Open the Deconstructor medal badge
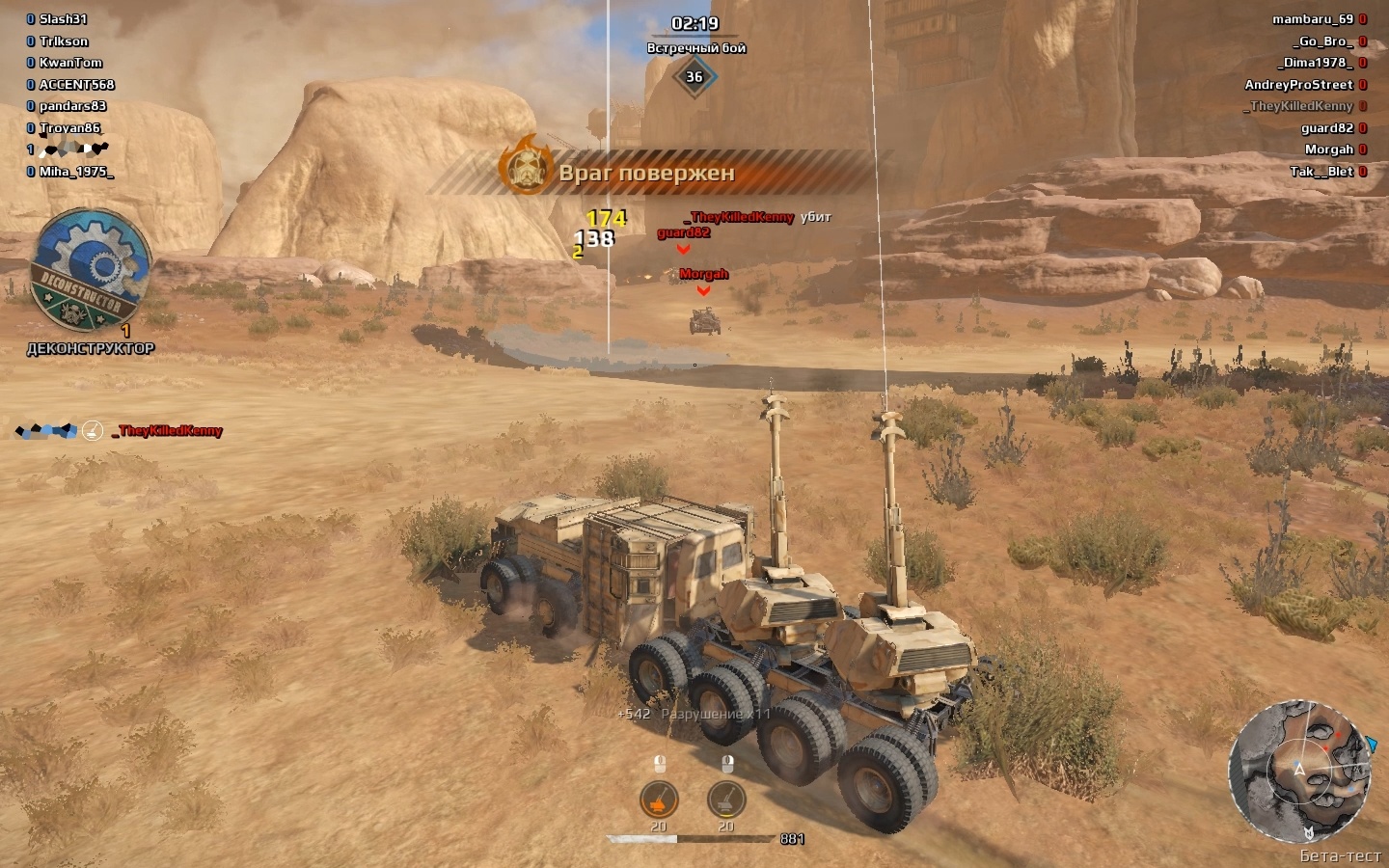Viewport: 1389px width, 868px height. click(90, 271)
